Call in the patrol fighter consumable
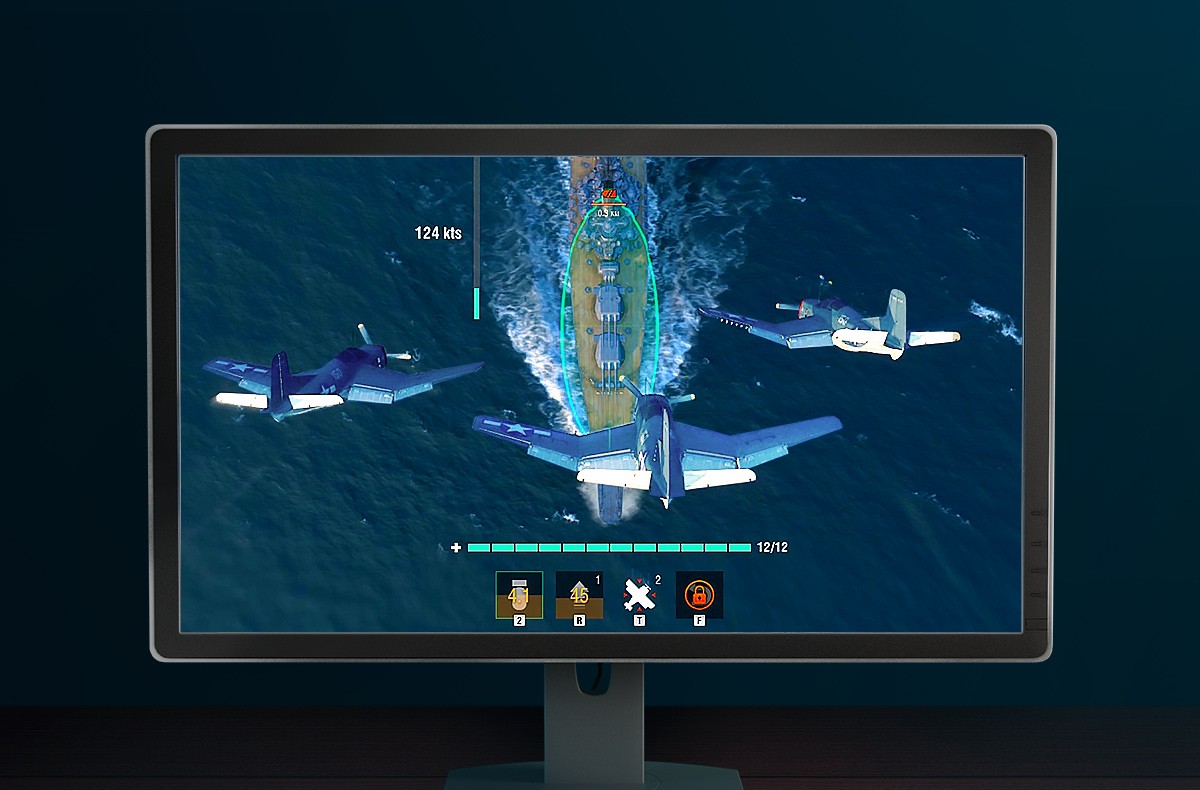 [x=639, y=595]
